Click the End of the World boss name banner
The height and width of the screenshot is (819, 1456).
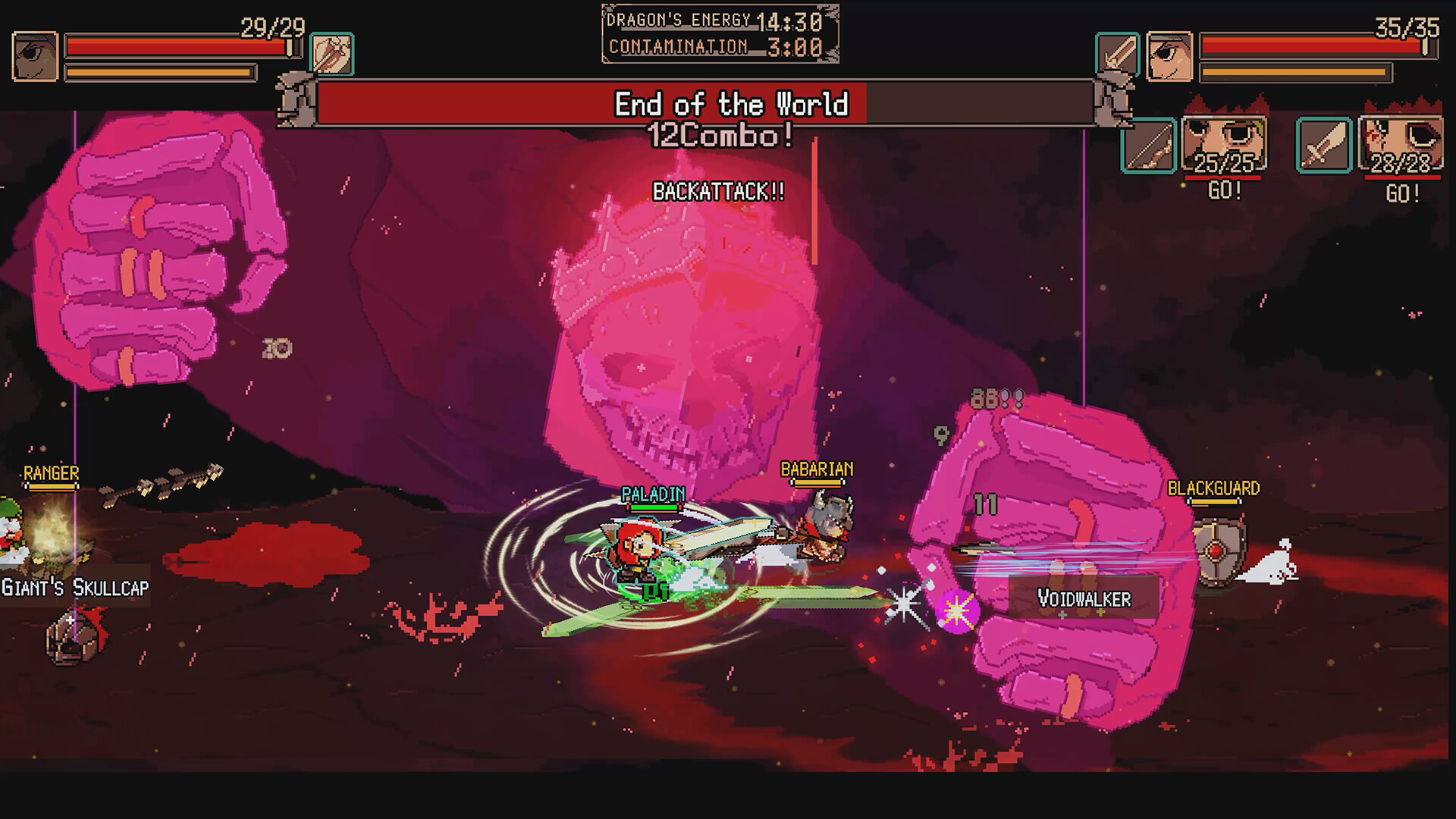coord(732,105)
